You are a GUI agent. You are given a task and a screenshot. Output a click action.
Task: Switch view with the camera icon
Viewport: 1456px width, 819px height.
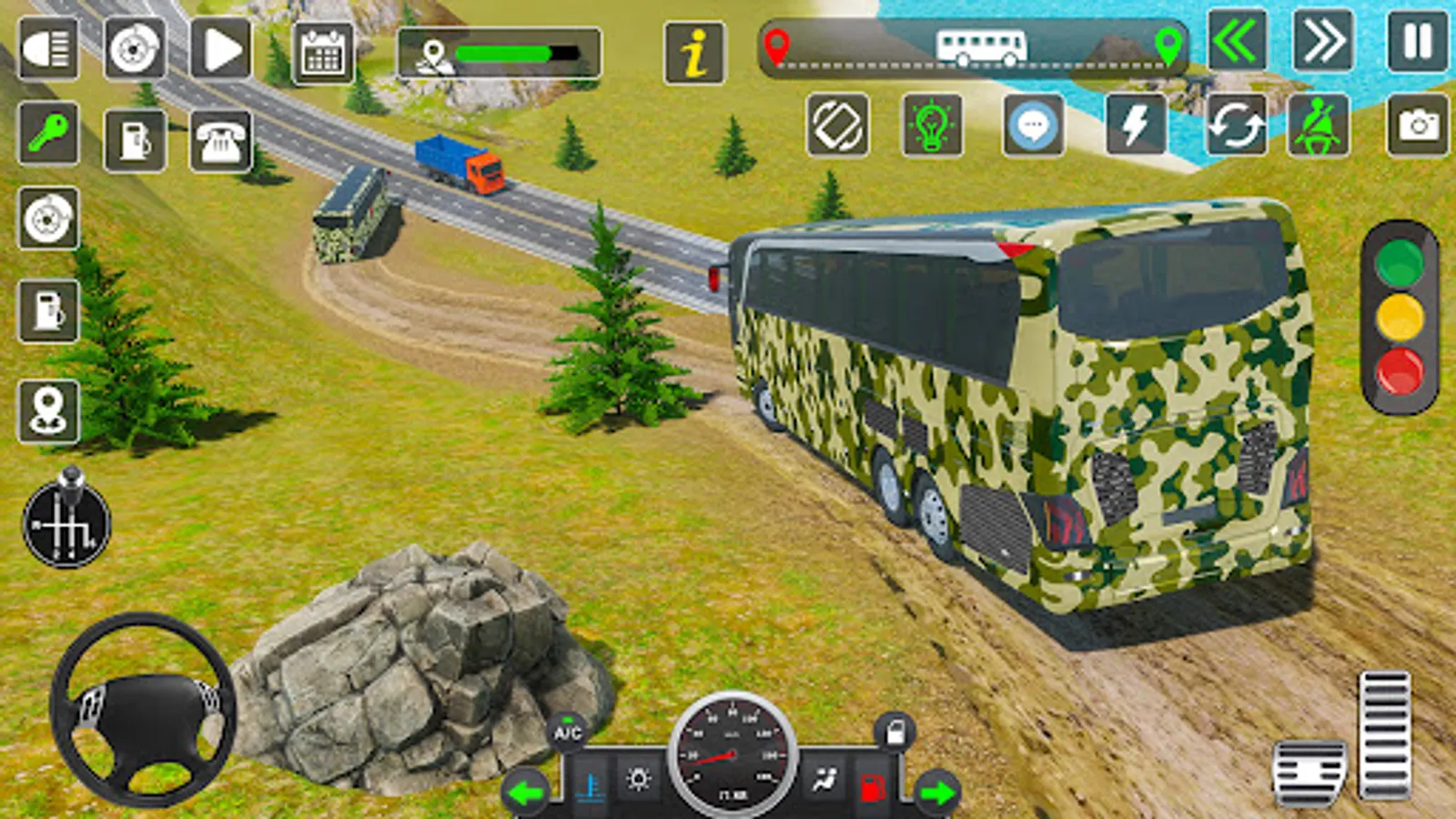pyautogui.click(x=1418, y=126)
